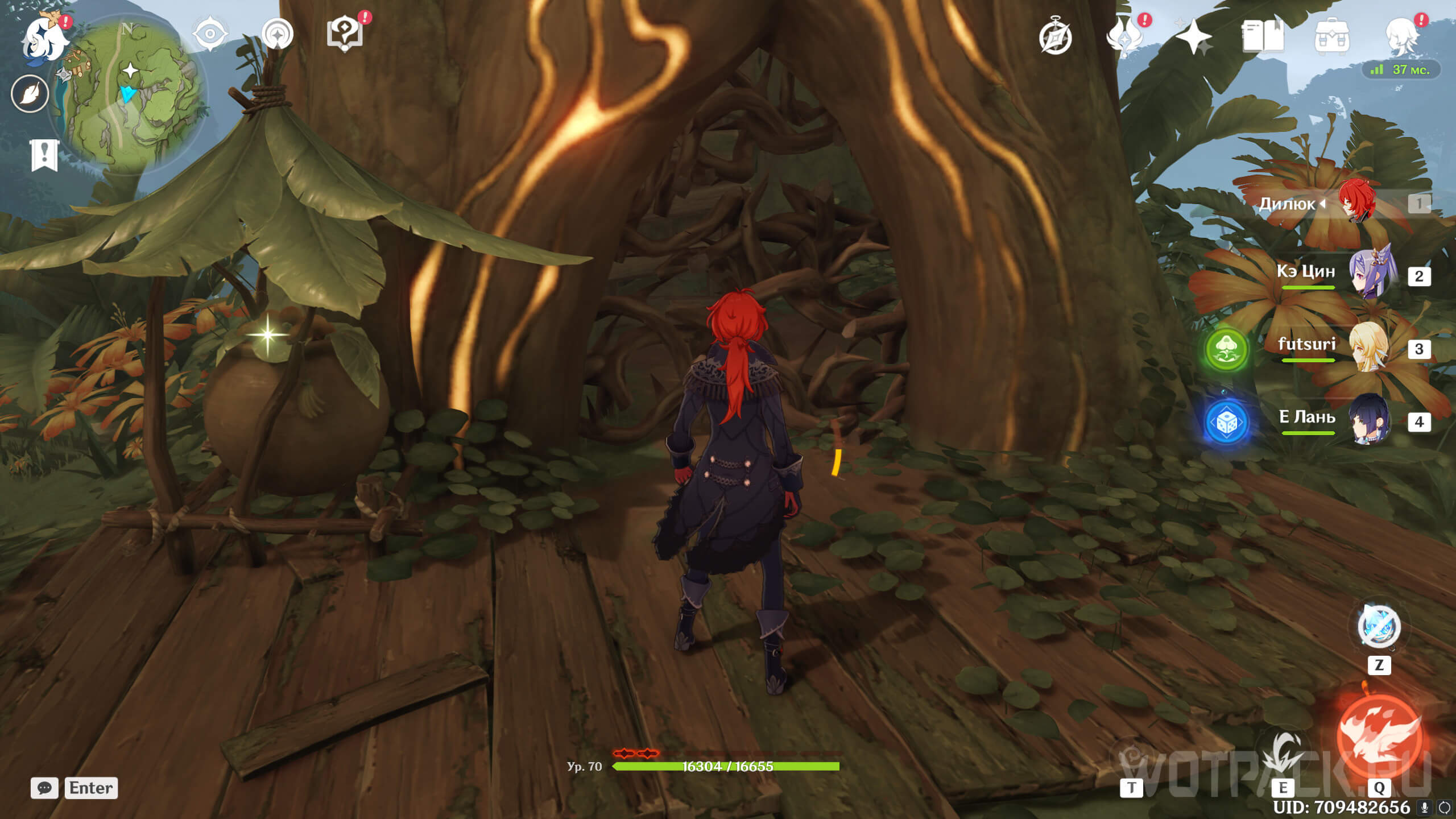Open the chat speech-bubble button
This screenshot has width=1456, height=819.
pyautogui.click(x=44, y=788)
